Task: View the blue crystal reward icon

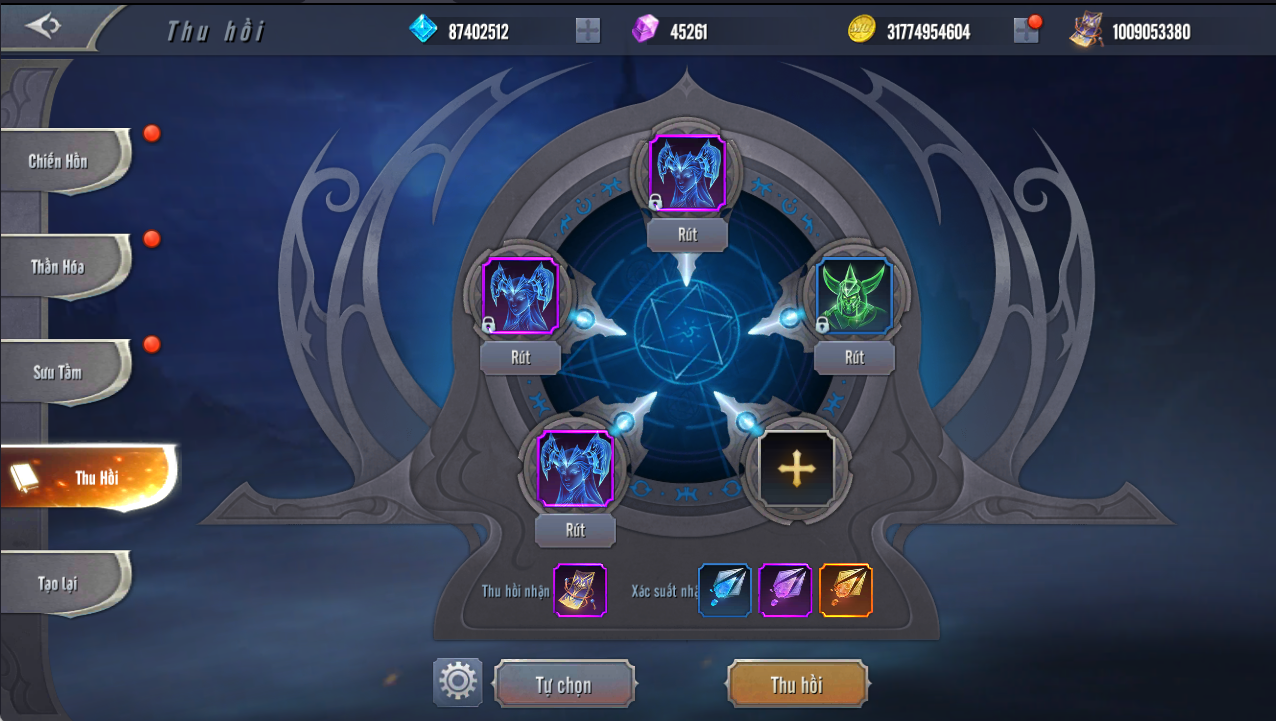Action: 725,590
